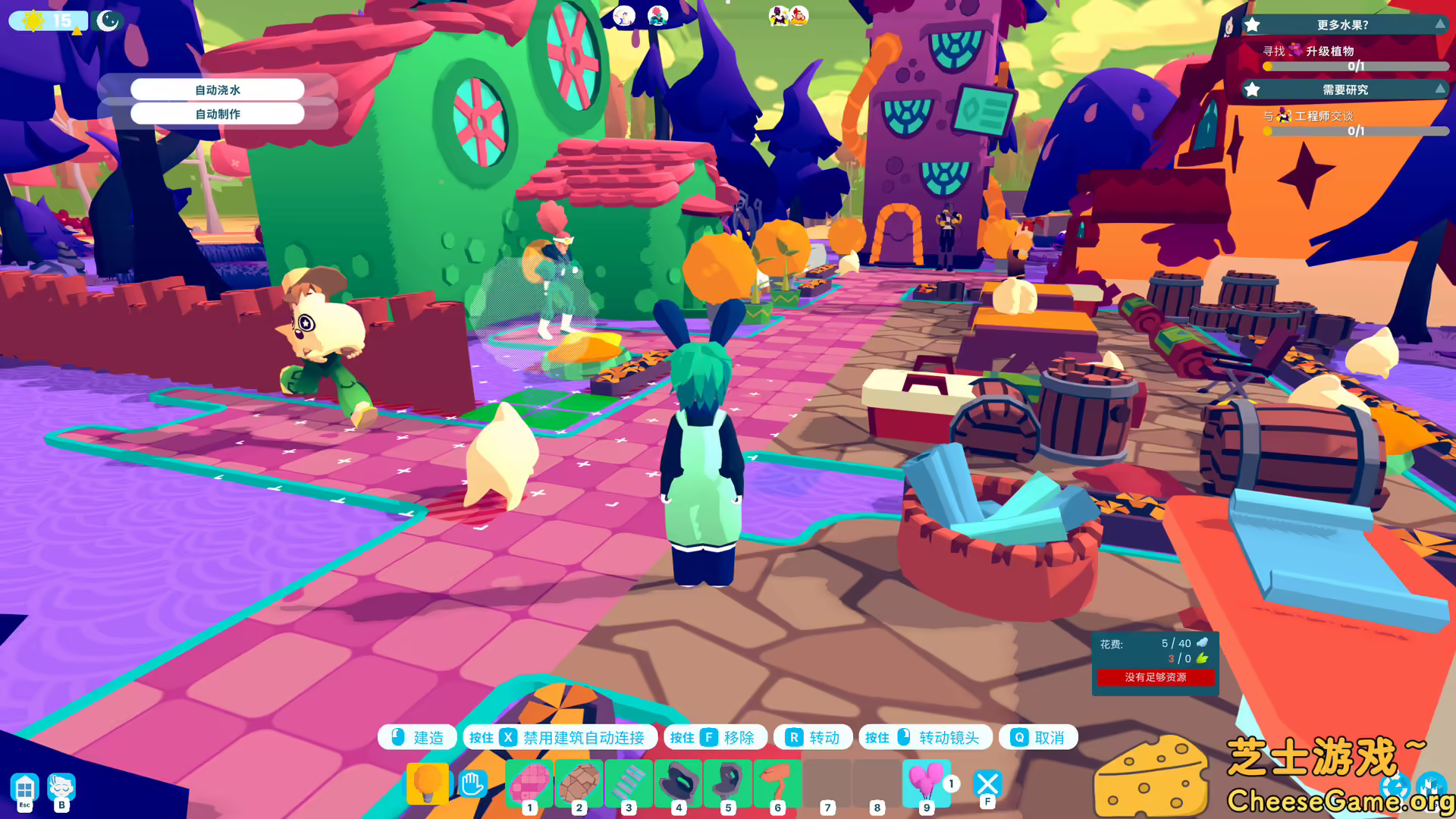Select the stairs item in hotbar slot 3

tap(628, 783)
